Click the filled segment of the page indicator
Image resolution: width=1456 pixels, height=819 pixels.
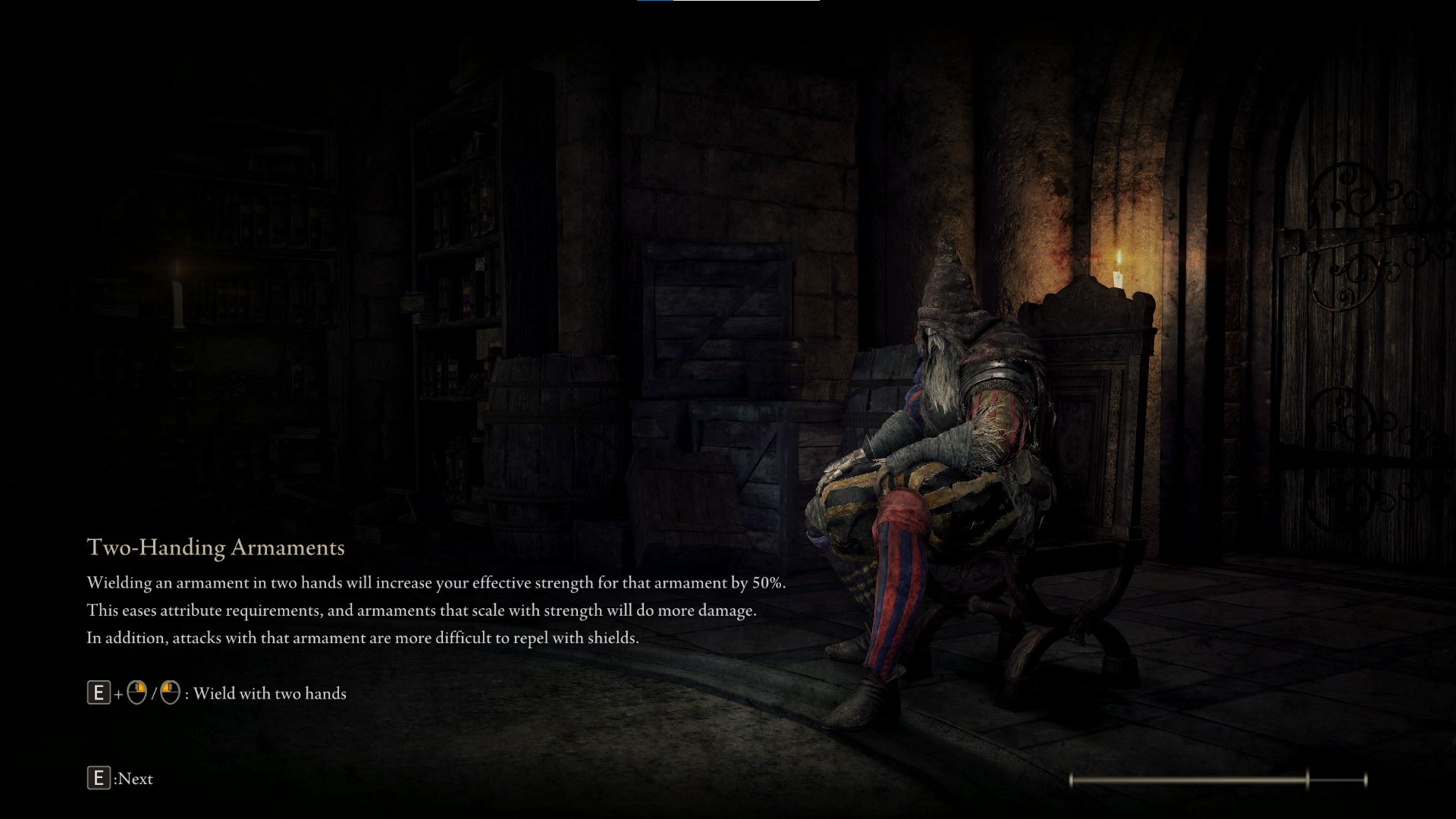[1191, 779]
